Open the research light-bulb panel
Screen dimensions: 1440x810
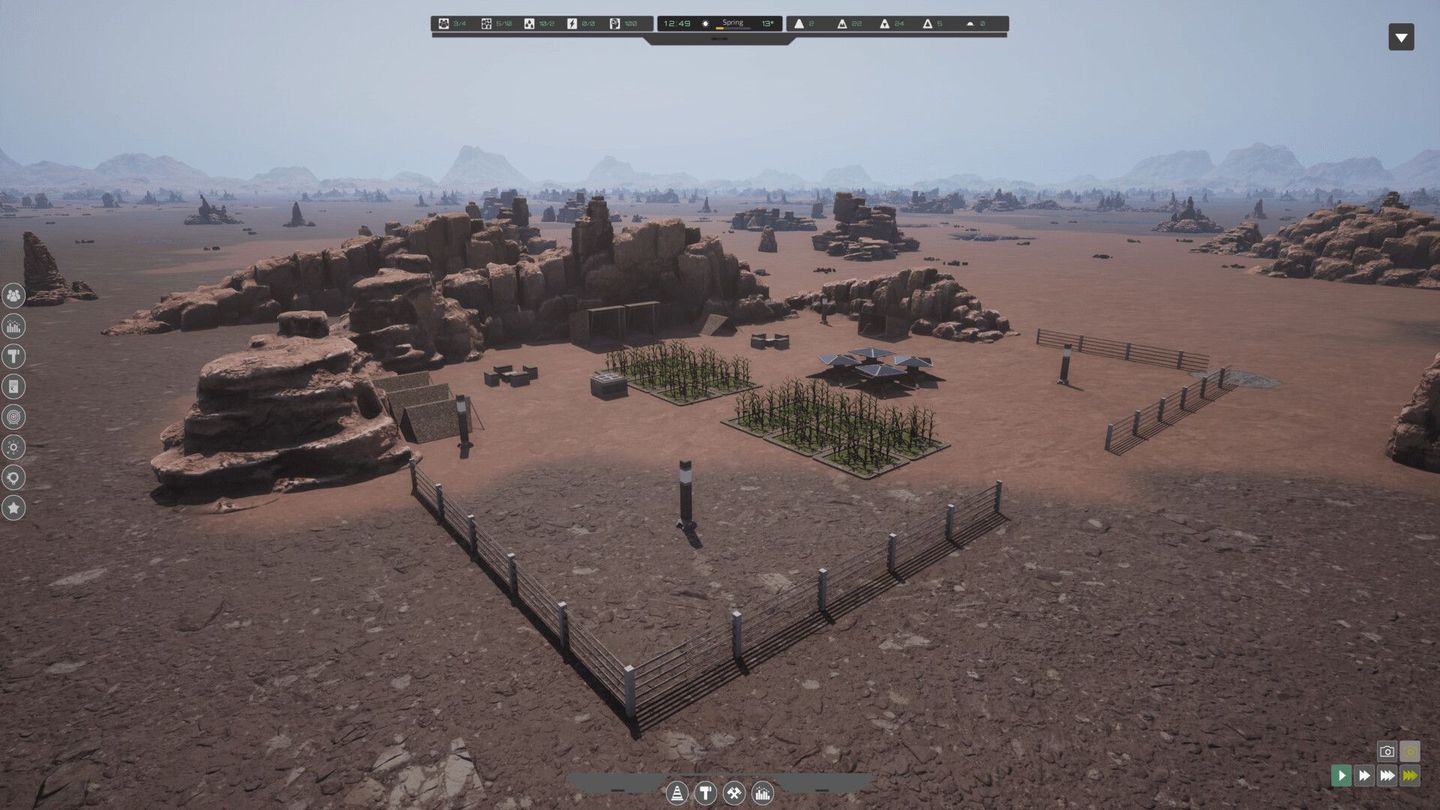point(13,447)
